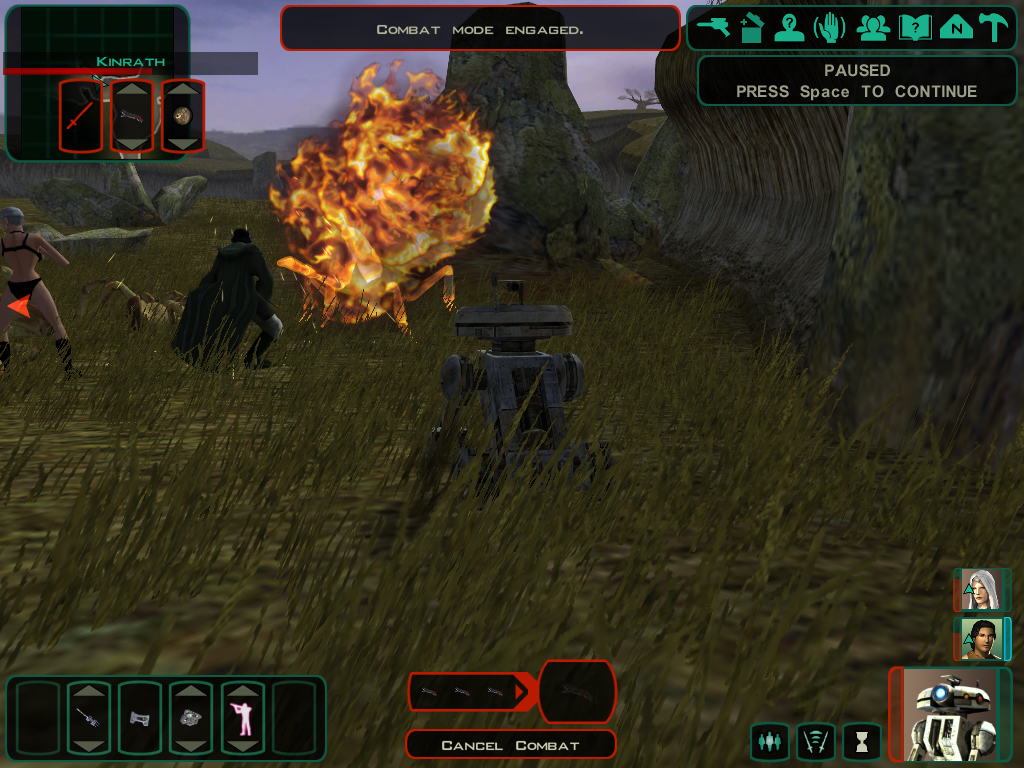This screenshot has height=768, width=1024.
Task: Open the Party selection via the group icon
Action: point(873,27)
